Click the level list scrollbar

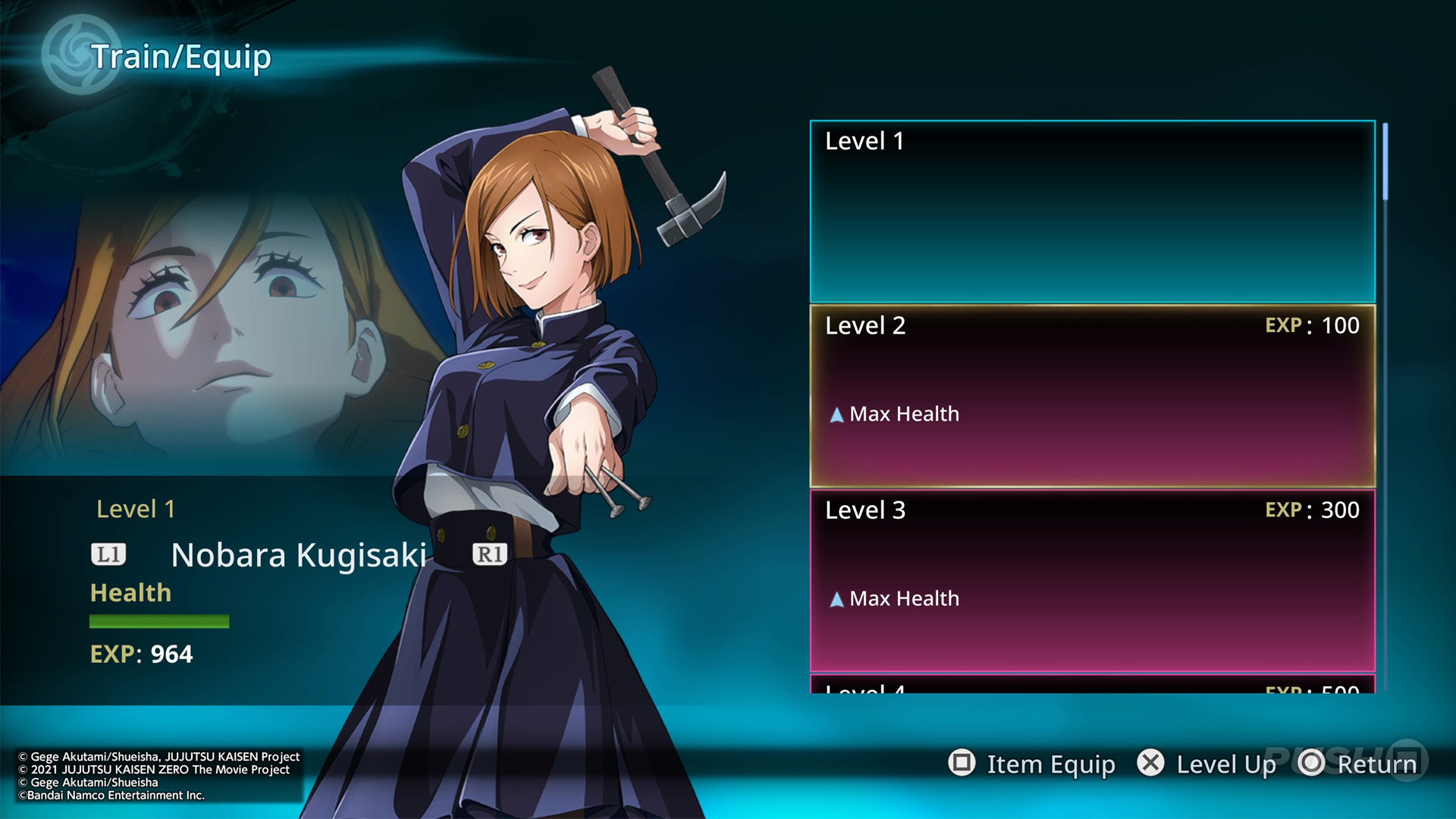(1385, 162)
